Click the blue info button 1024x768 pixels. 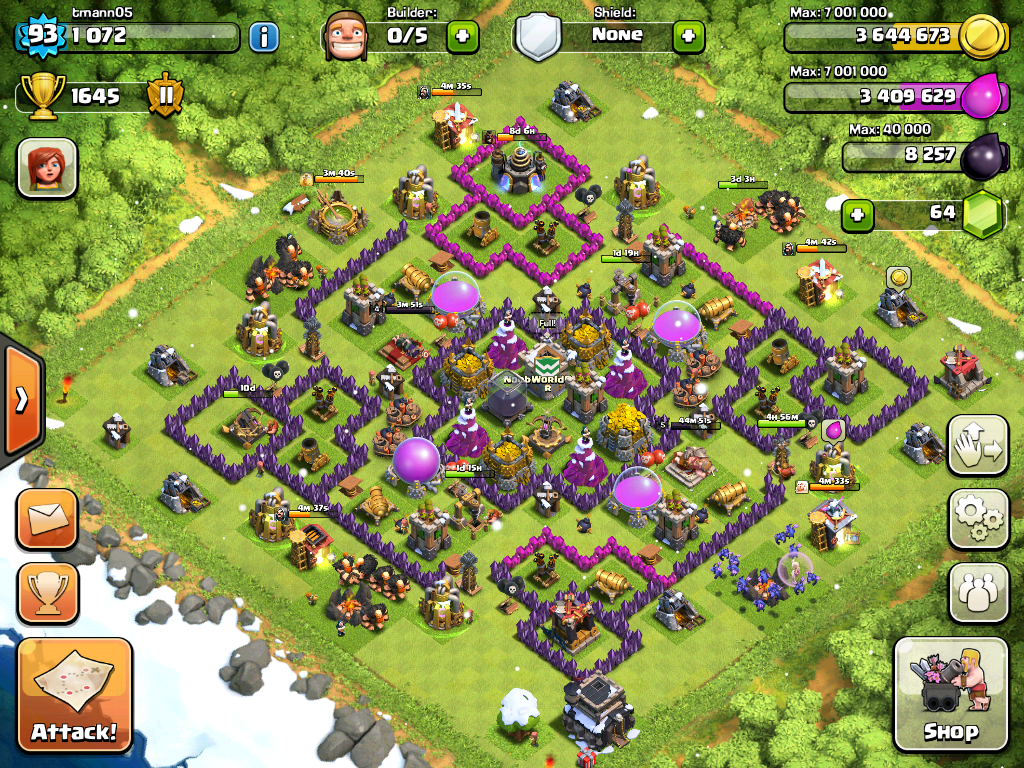(264, 38)
